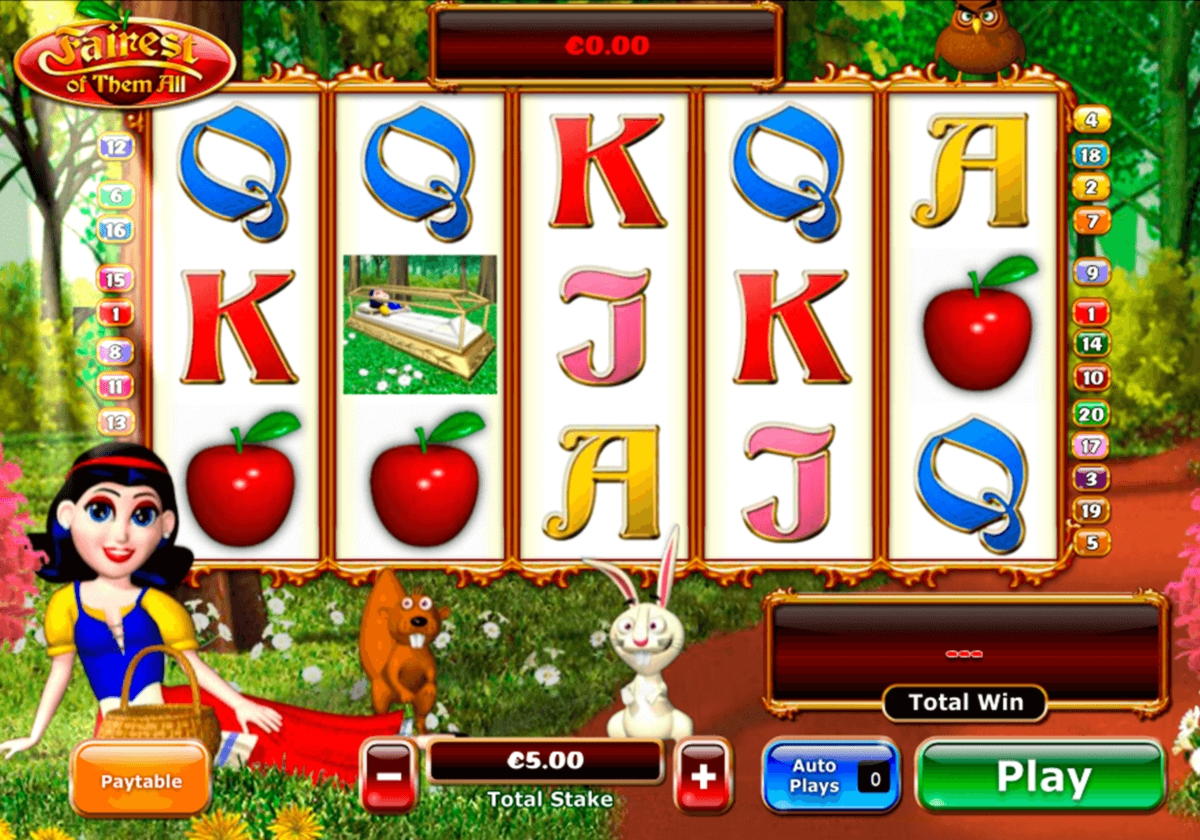Viewport: 1200px width, 840px height.
Task: Highlight payline number 16
Action: click(x=116, y=230)
